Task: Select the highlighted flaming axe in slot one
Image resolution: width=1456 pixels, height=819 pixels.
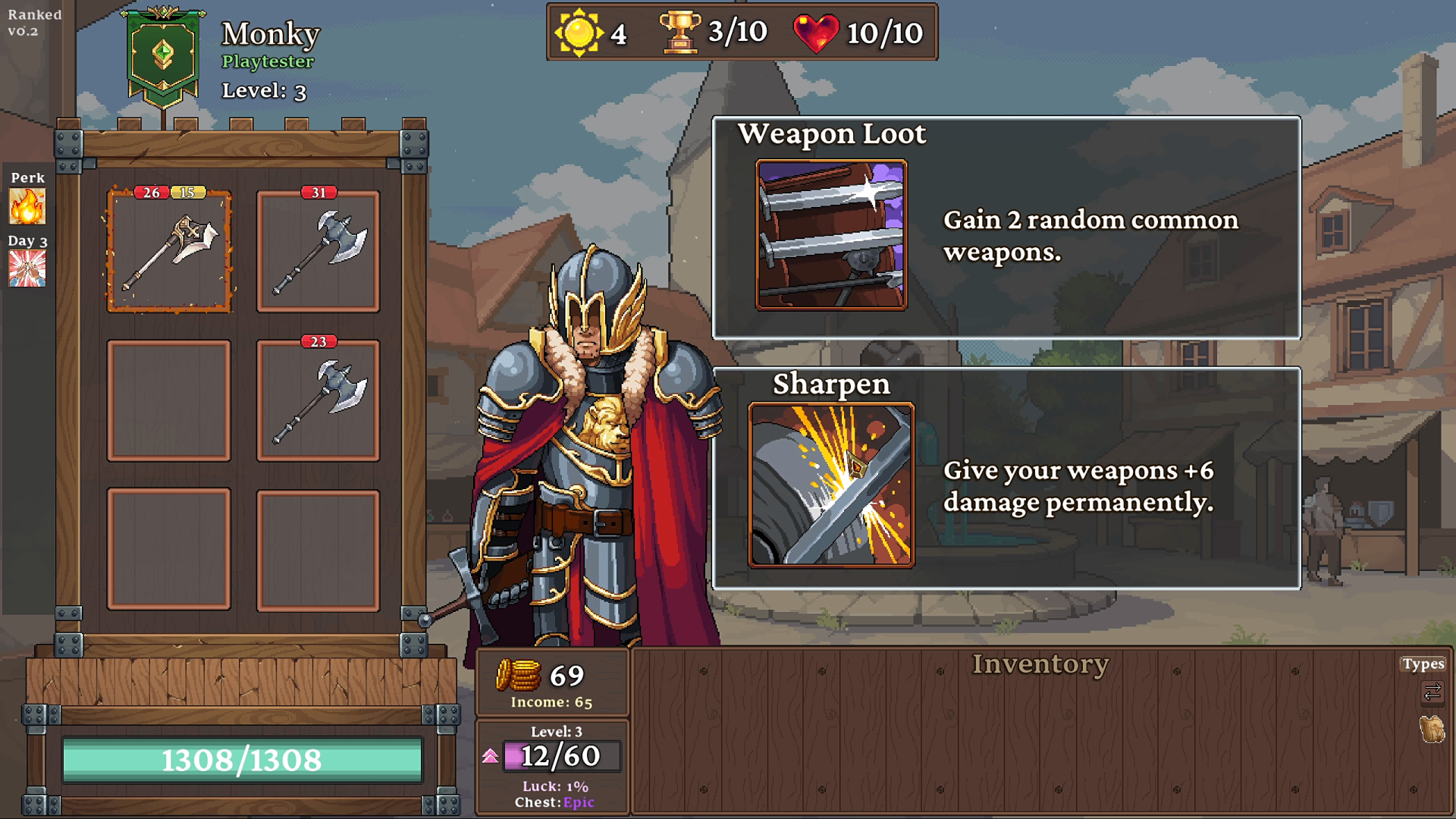Action: tap(168, 253)
